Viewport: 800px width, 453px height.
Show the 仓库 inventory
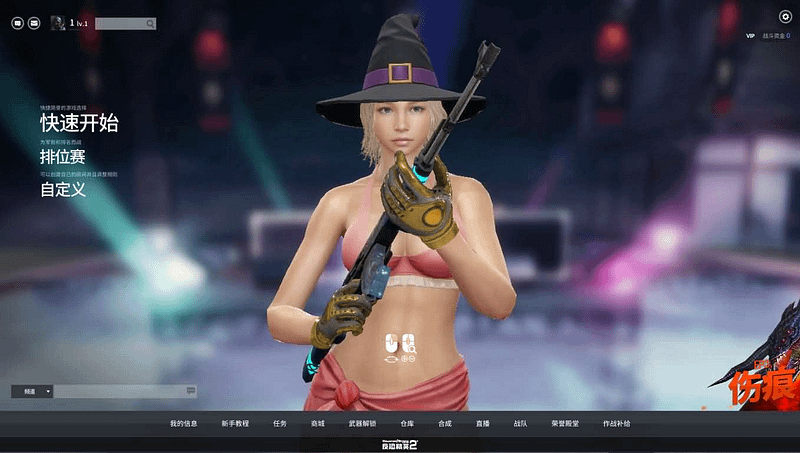click(x=407, y=424)
